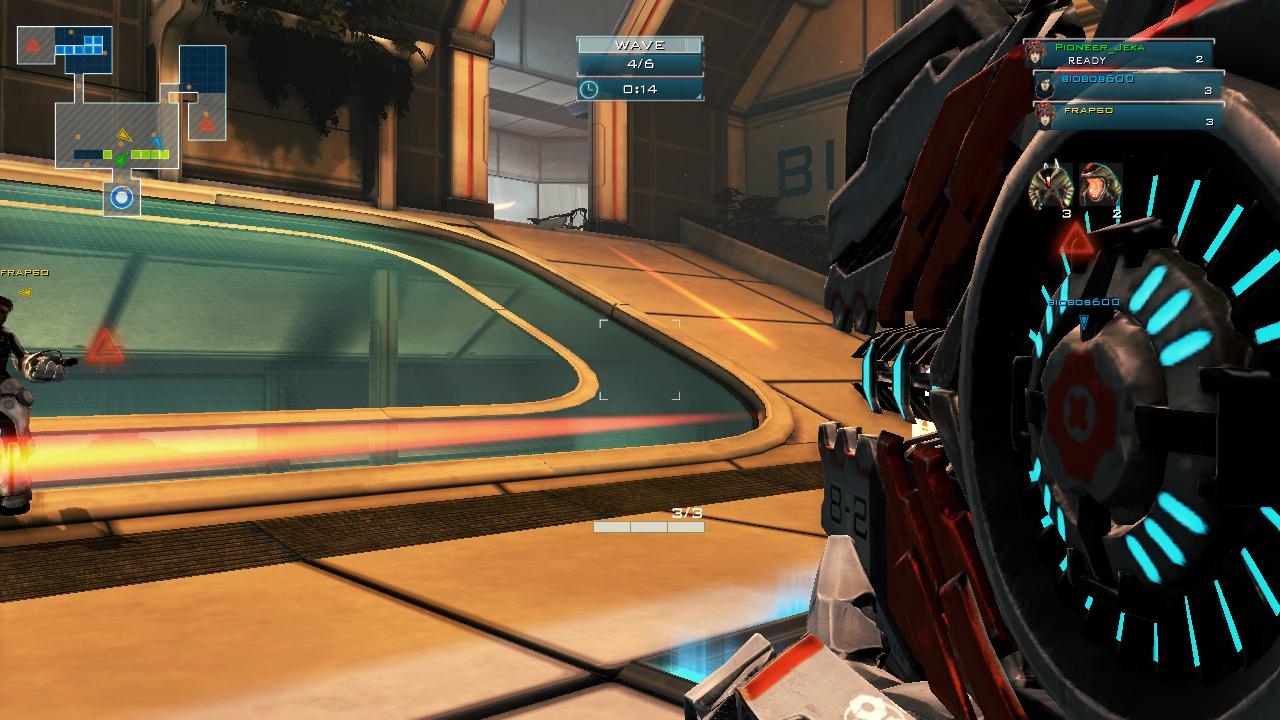Inspect the helmeted enemy wave icon
The image size is (1280, 720).
point(1101,186)
